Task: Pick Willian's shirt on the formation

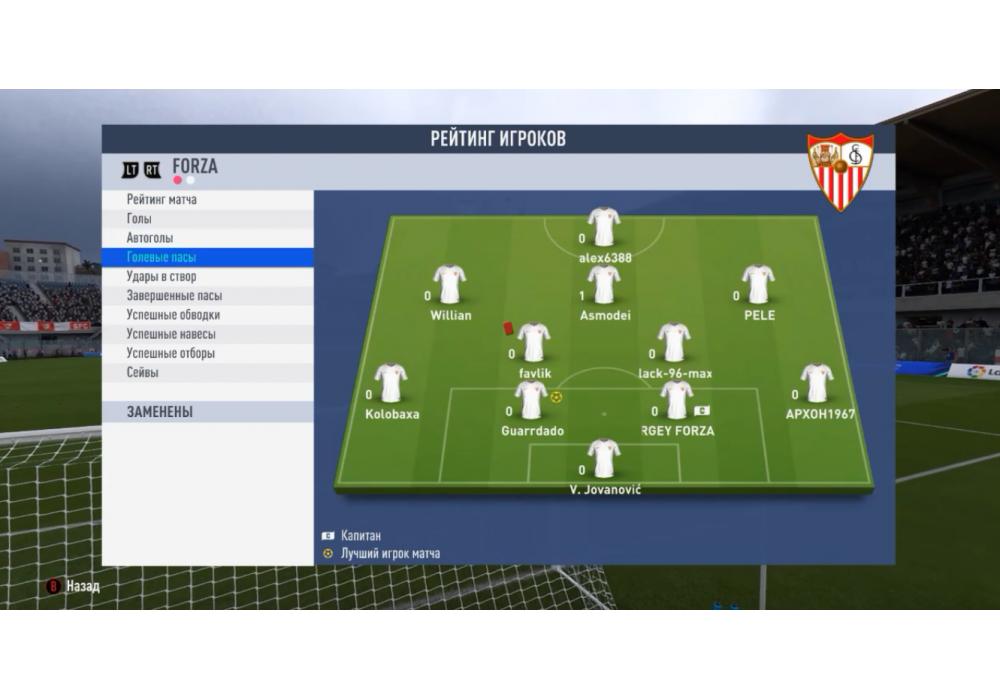Action: pyautogui.click(x=450, y=285)
